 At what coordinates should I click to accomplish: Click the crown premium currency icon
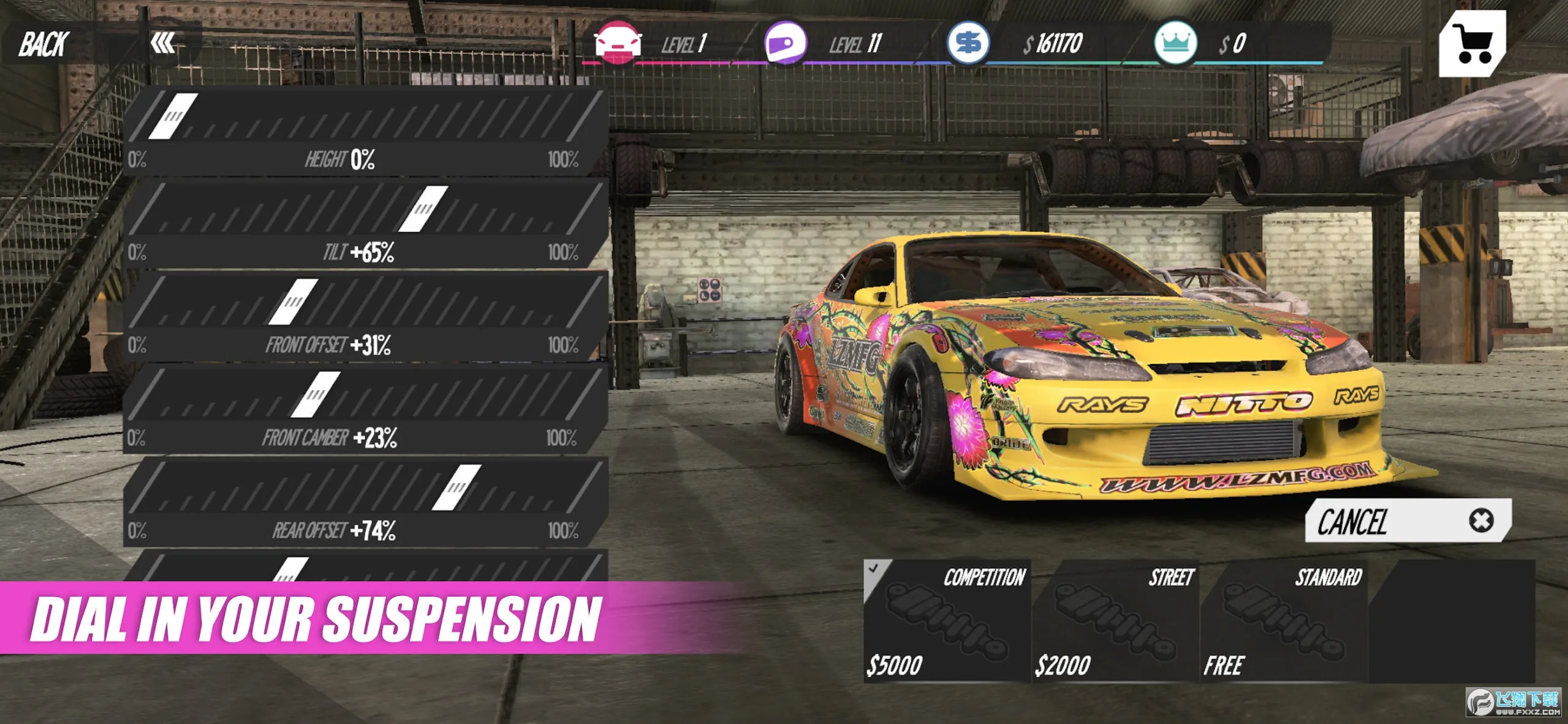[x=1175, y=43]
